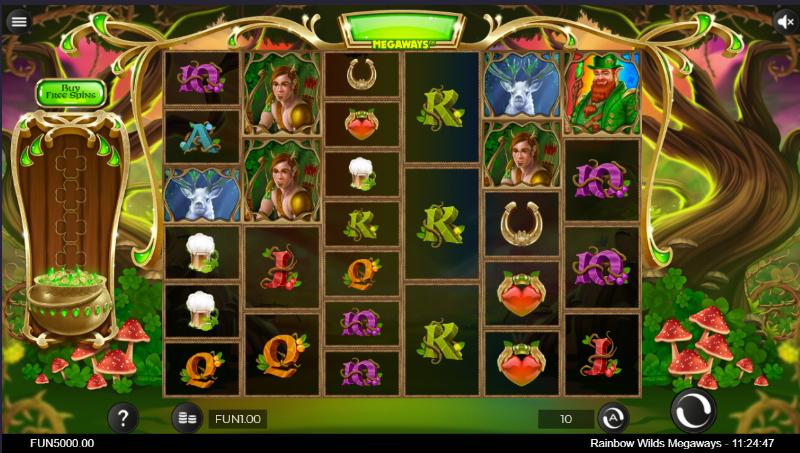Select the FUN1.00 bet amount field

pos(237,418)
